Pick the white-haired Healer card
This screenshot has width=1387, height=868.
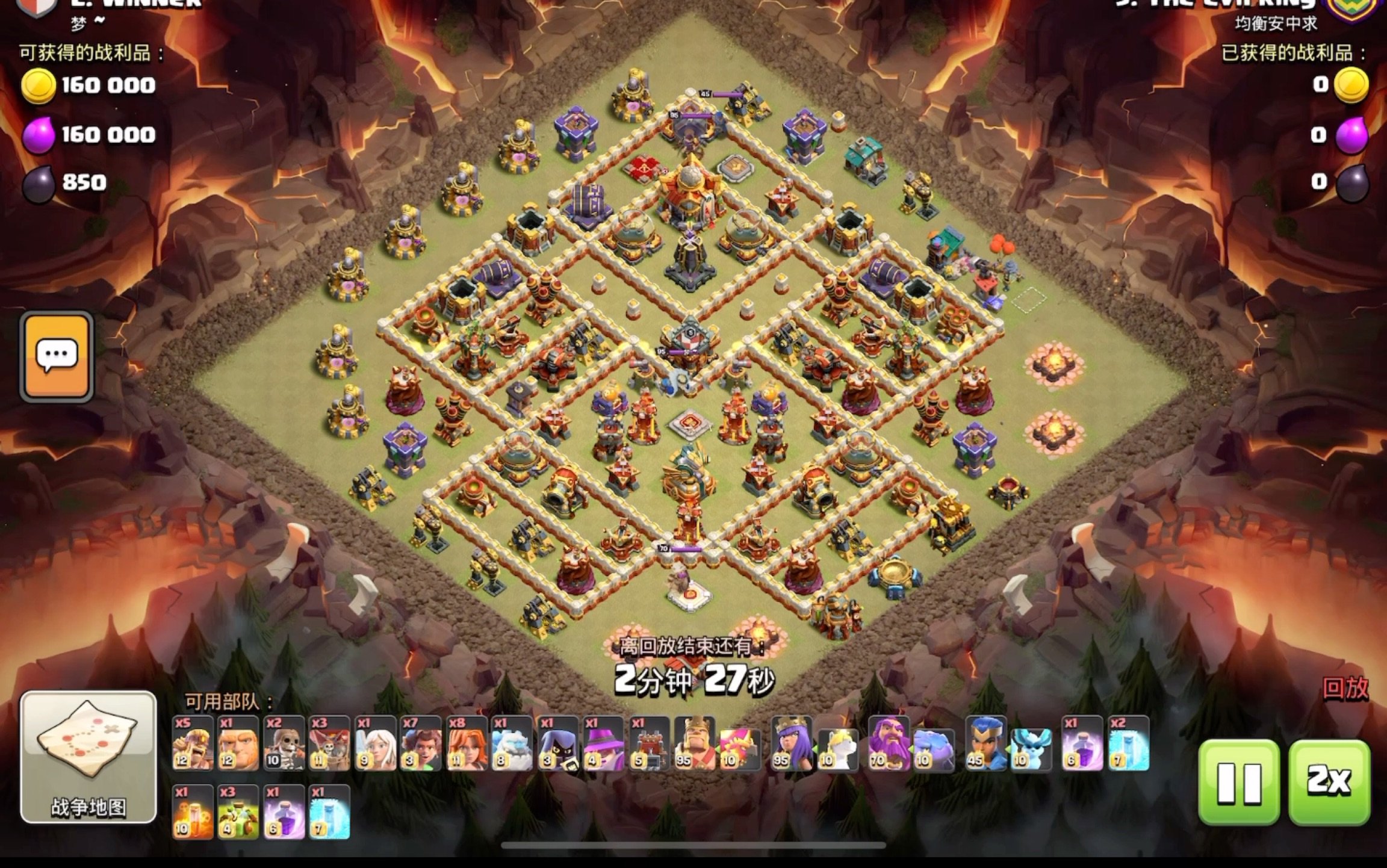click(x=375, y=743)
